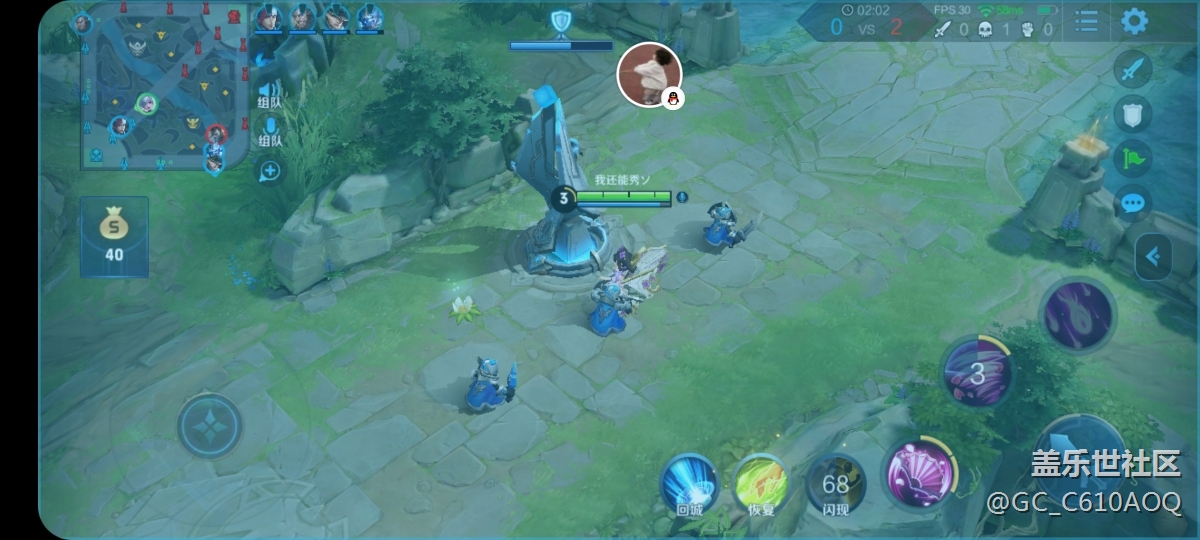The height and width of the screenshot is (540, 1200).
Task: Toggle the team microphone (组队) button
Action: (x=269, y=131)
